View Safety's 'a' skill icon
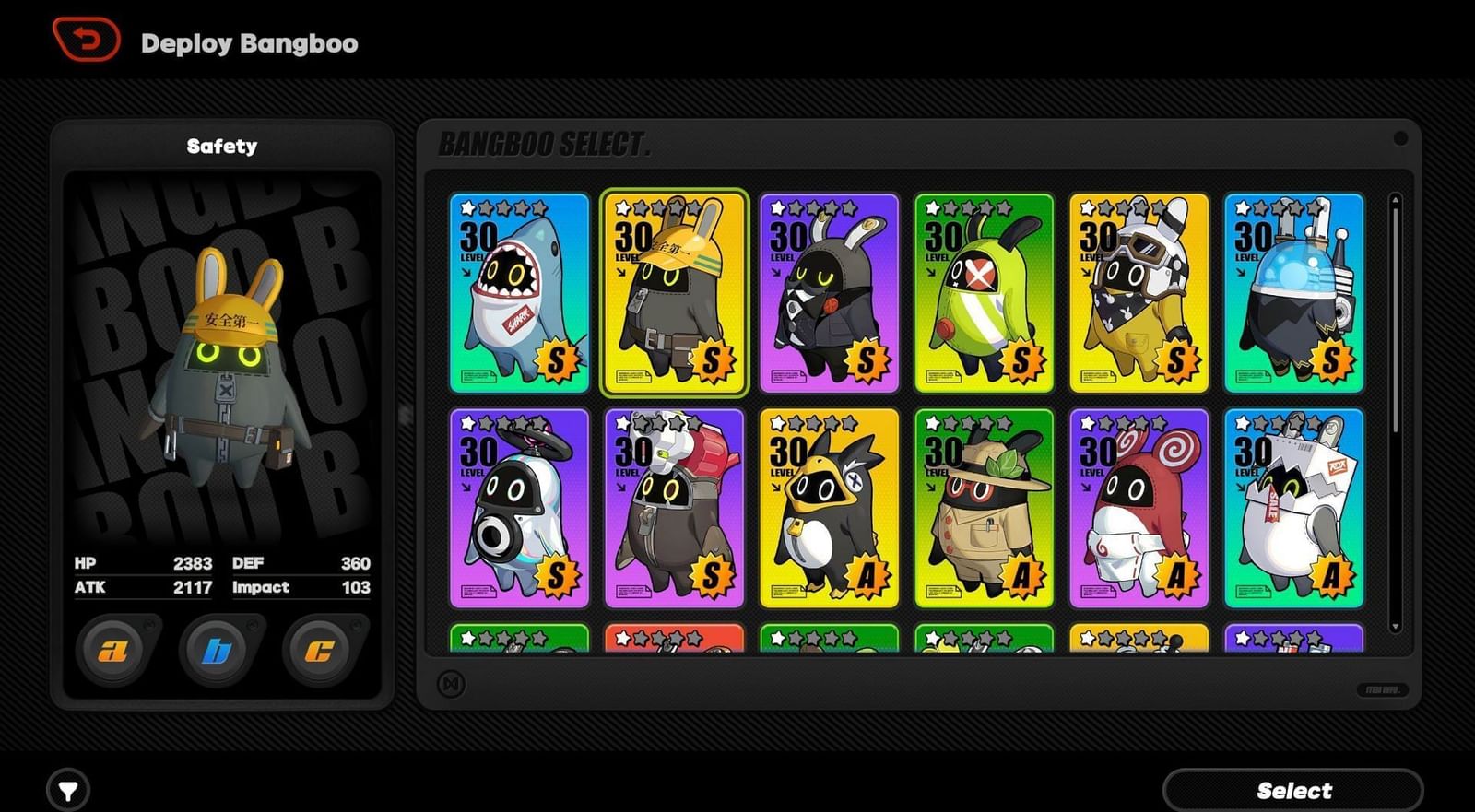Screen dimensions: 1475x812 112,648
